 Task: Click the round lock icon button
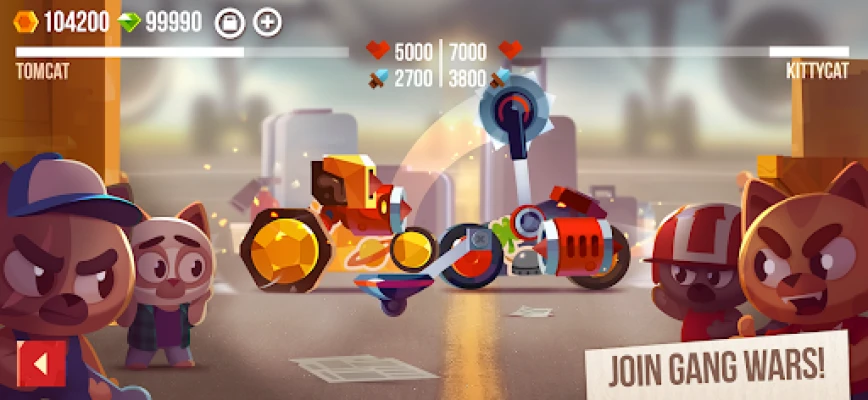point(230,22)
